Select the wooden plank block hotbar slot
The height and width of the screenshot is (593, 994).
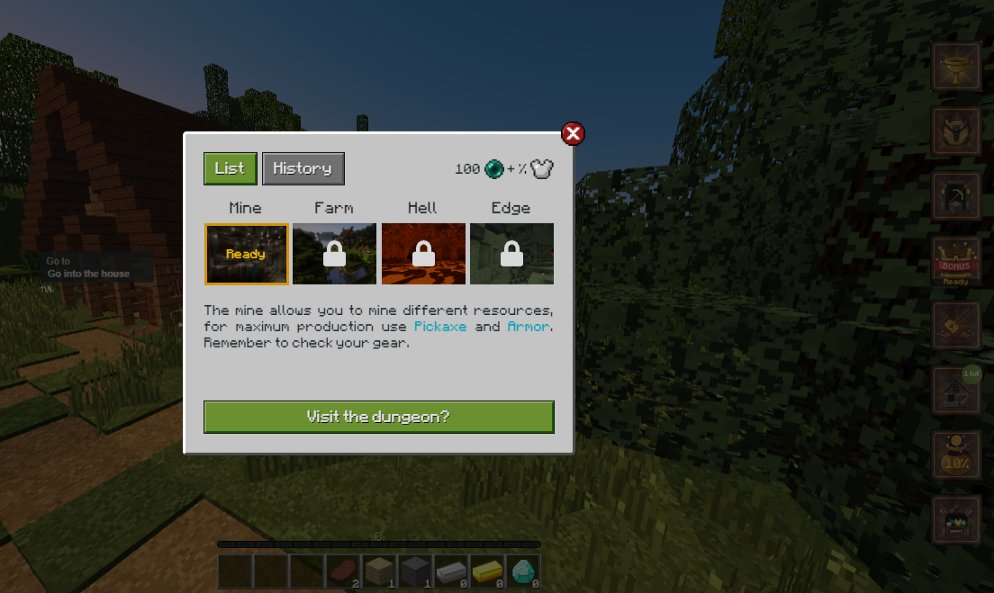click(379, 571)
